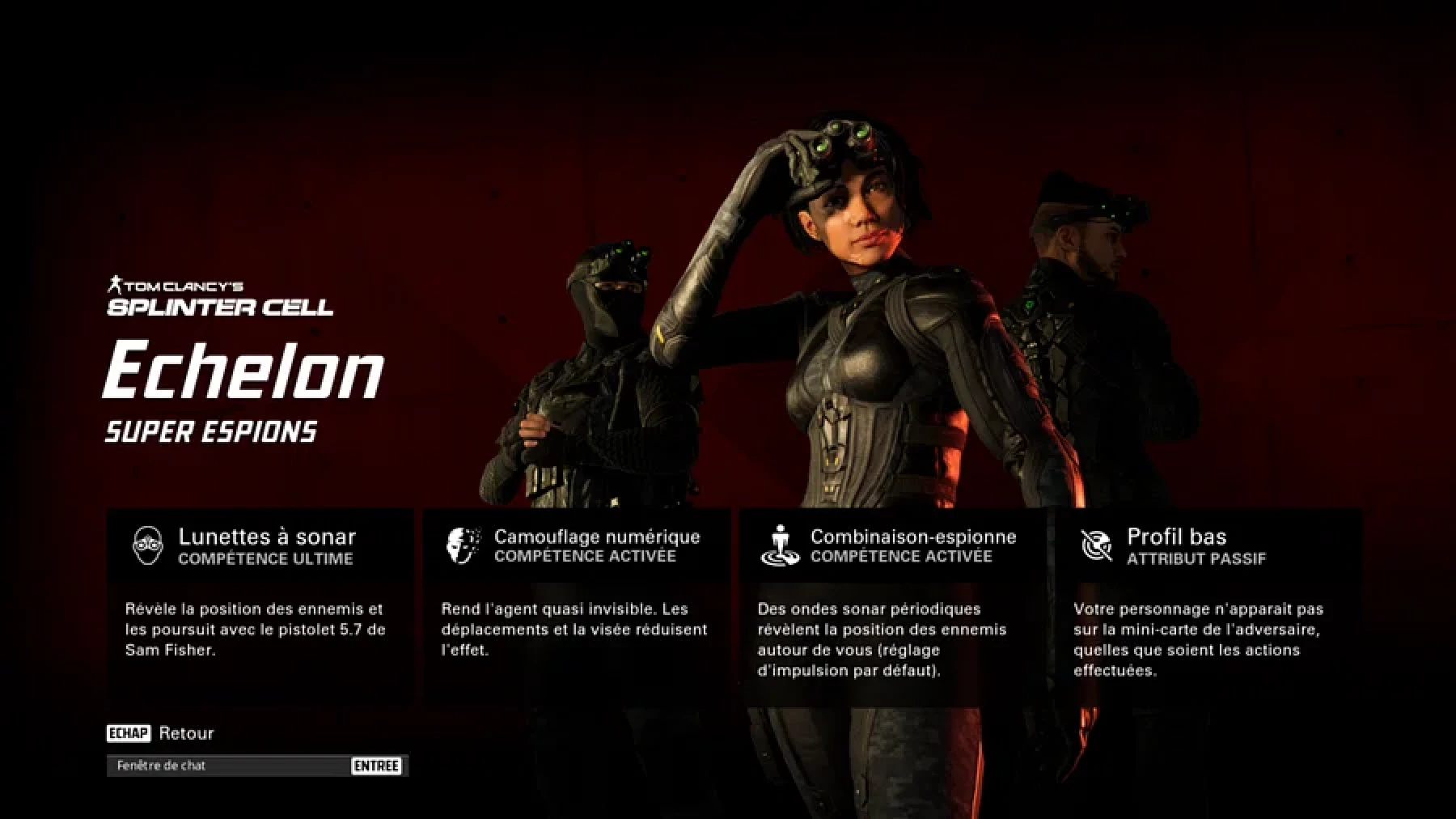Select the Profil bas passive card
1456x819 pixels.
tap(1208, 607)
